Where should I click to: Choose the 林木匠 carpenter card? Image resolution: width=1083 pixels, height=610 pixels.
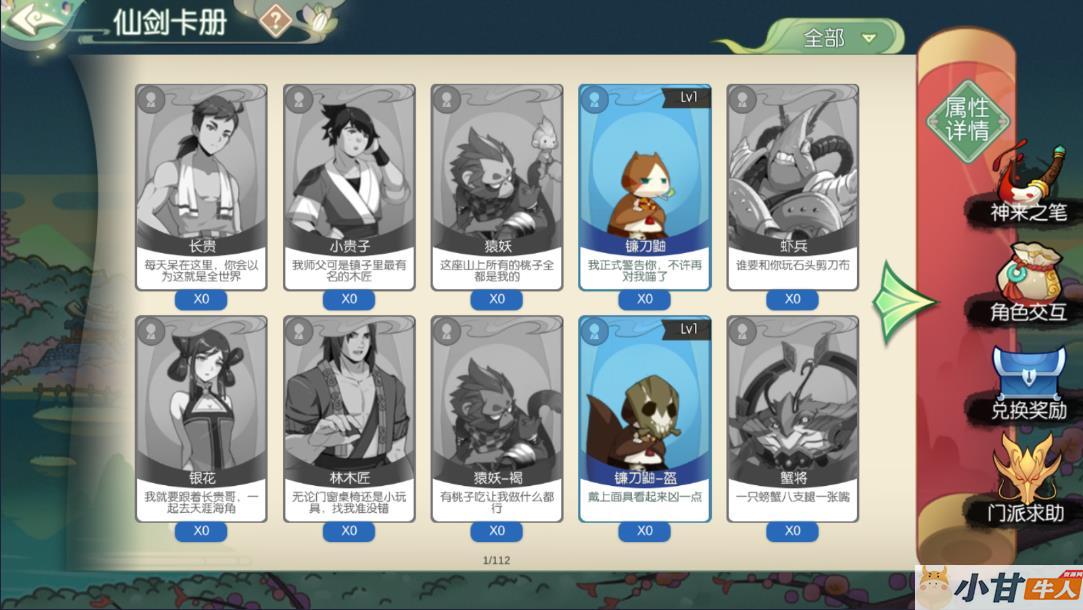pyautogui.click(x=349, y=418)
